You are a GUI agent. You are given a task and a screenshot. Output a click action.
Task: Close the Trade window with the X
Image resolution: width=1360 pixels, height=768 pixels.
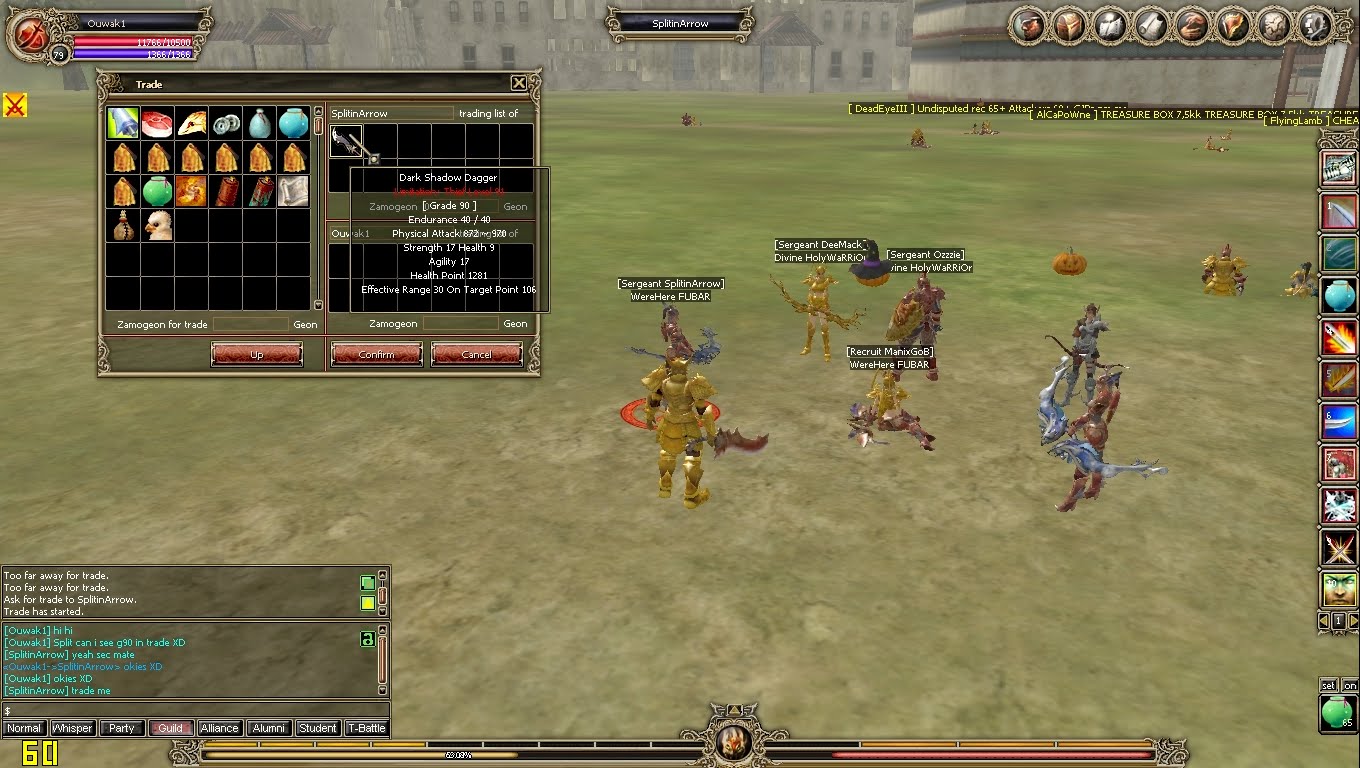[518, 83]
